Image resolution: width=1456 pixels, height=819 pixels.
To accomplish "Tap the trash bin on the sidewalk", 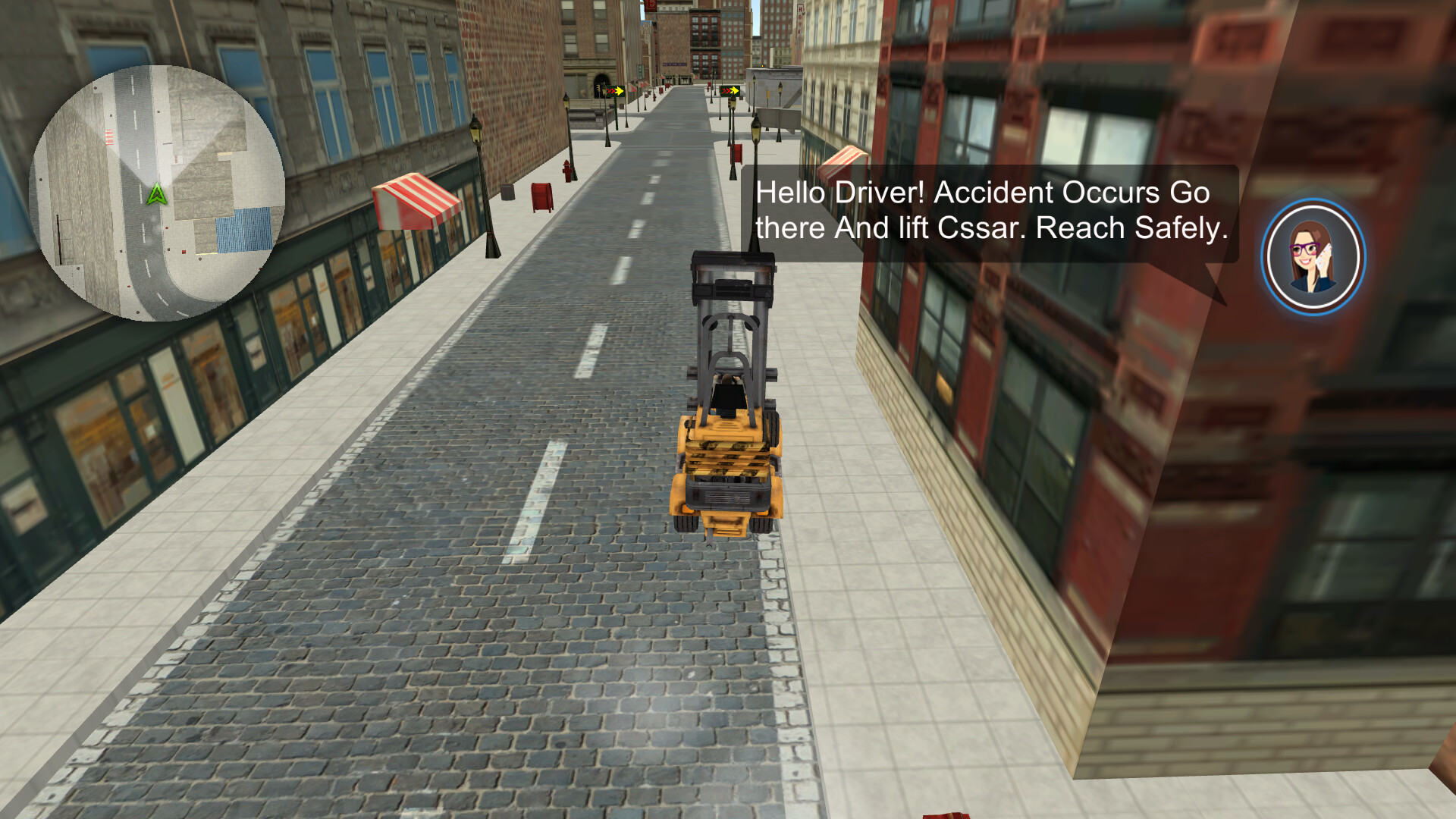I will click(x=507, y=191).
